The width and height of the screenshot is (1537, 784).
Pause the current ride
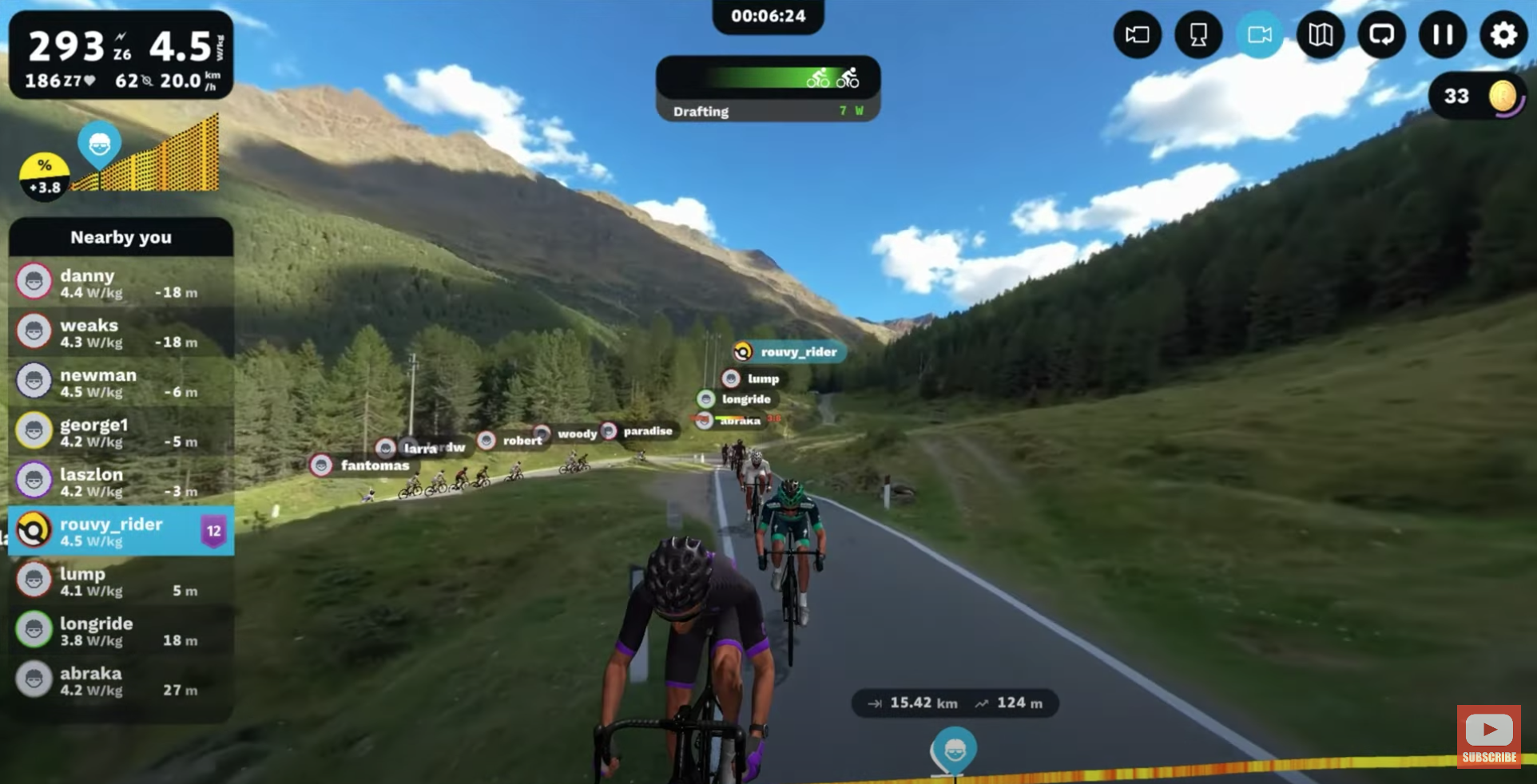pos(1443,34)
